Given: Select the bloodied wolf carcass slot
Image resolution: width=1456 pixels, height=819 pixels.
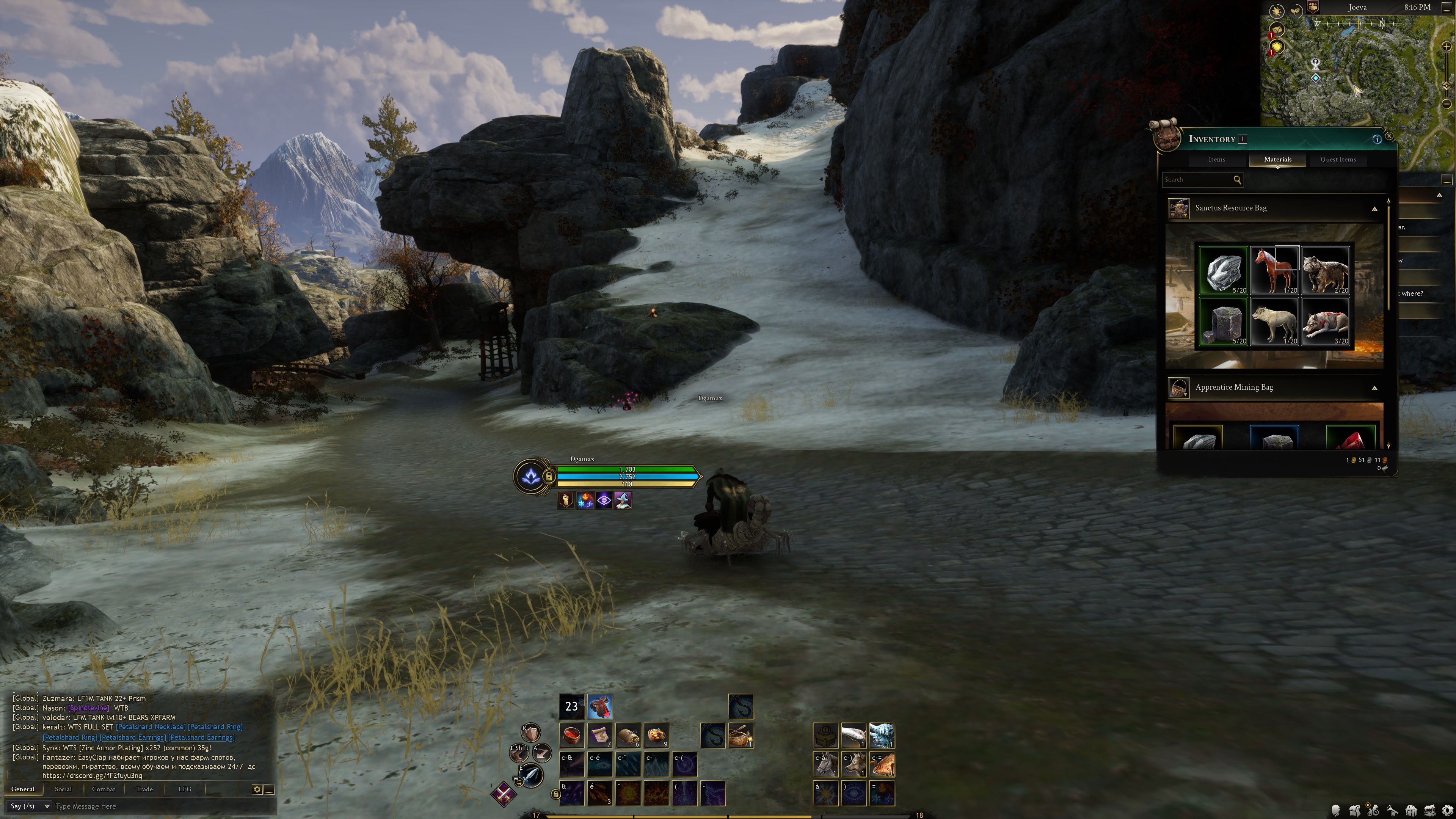Looking at the screenshot, I should click(x=1325, y=321).
